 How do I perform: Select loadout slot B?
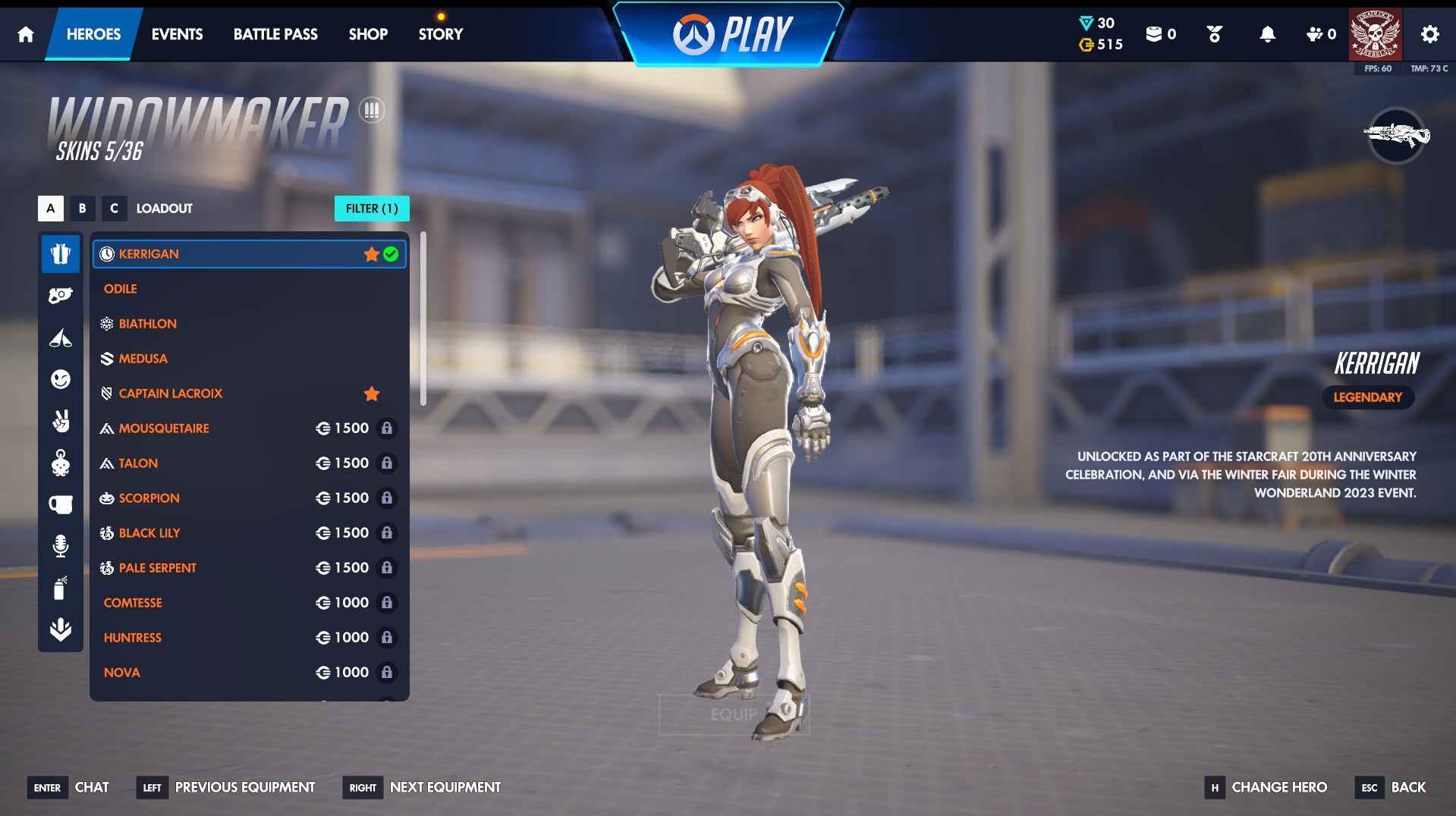pos(82,209)
